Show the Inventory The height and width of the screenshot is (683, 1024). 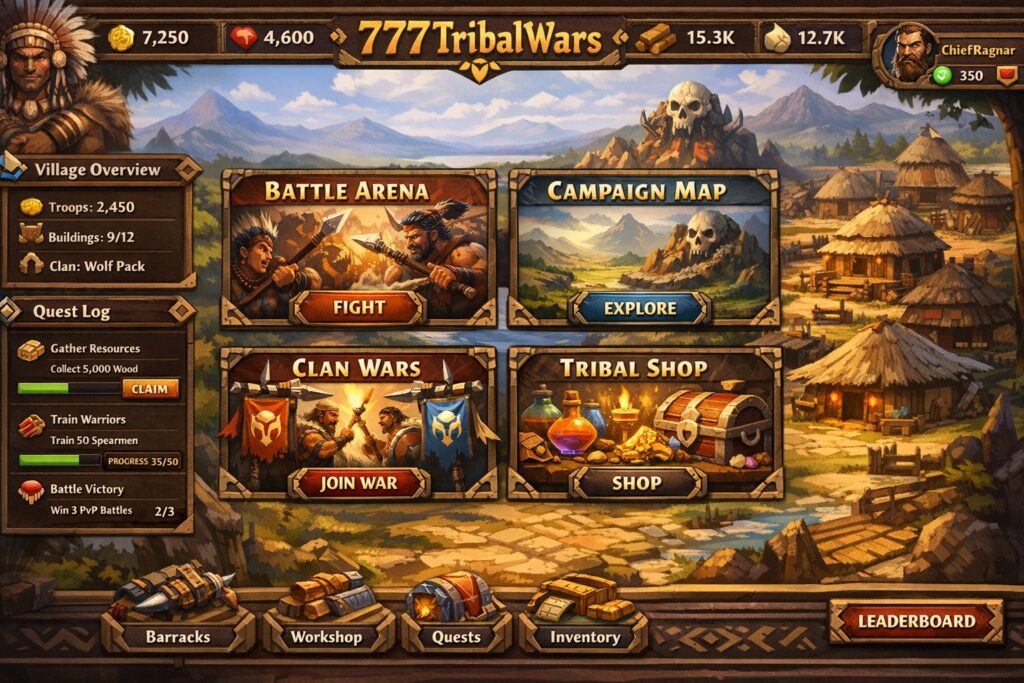point(585,636)
